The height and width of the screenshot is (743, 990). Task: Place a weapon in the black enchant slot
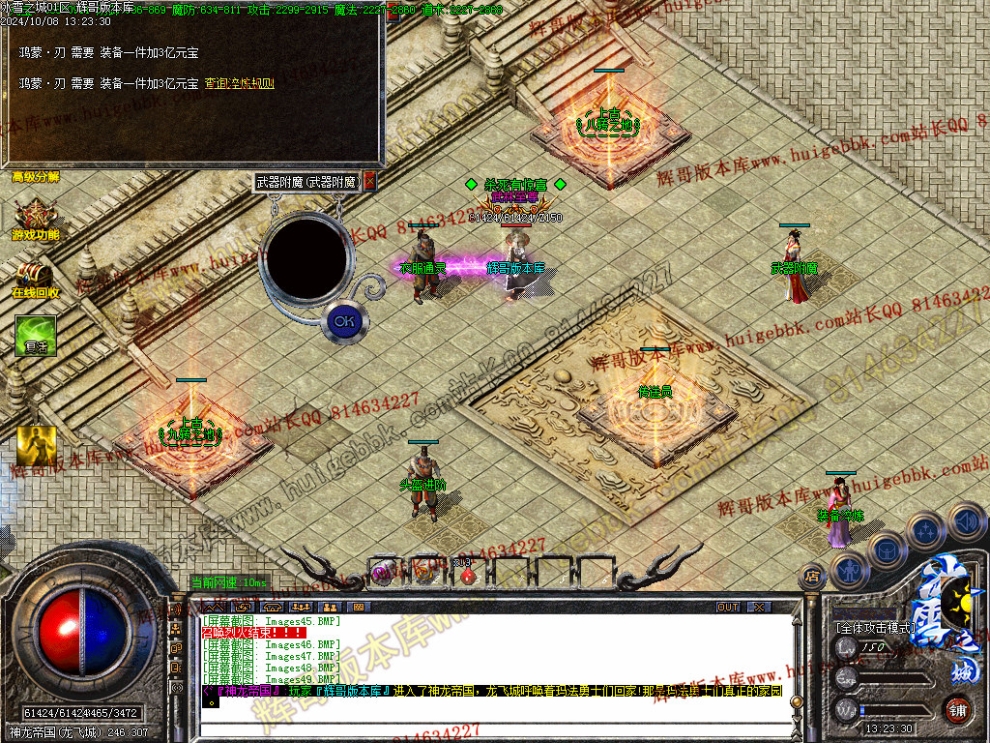[304, 258]
